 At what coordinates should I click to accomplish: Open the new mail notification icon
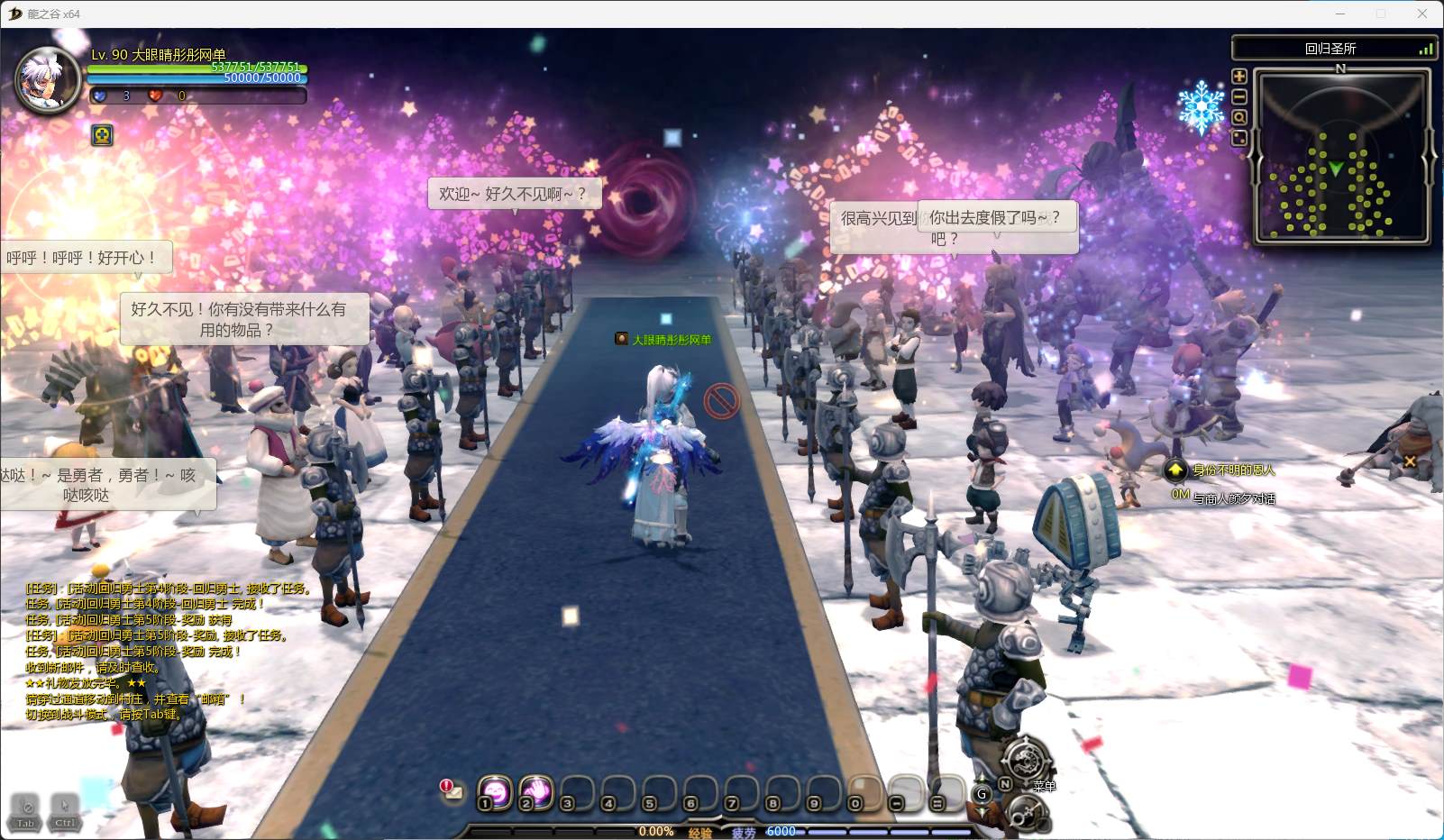click(x=451, y=790)
